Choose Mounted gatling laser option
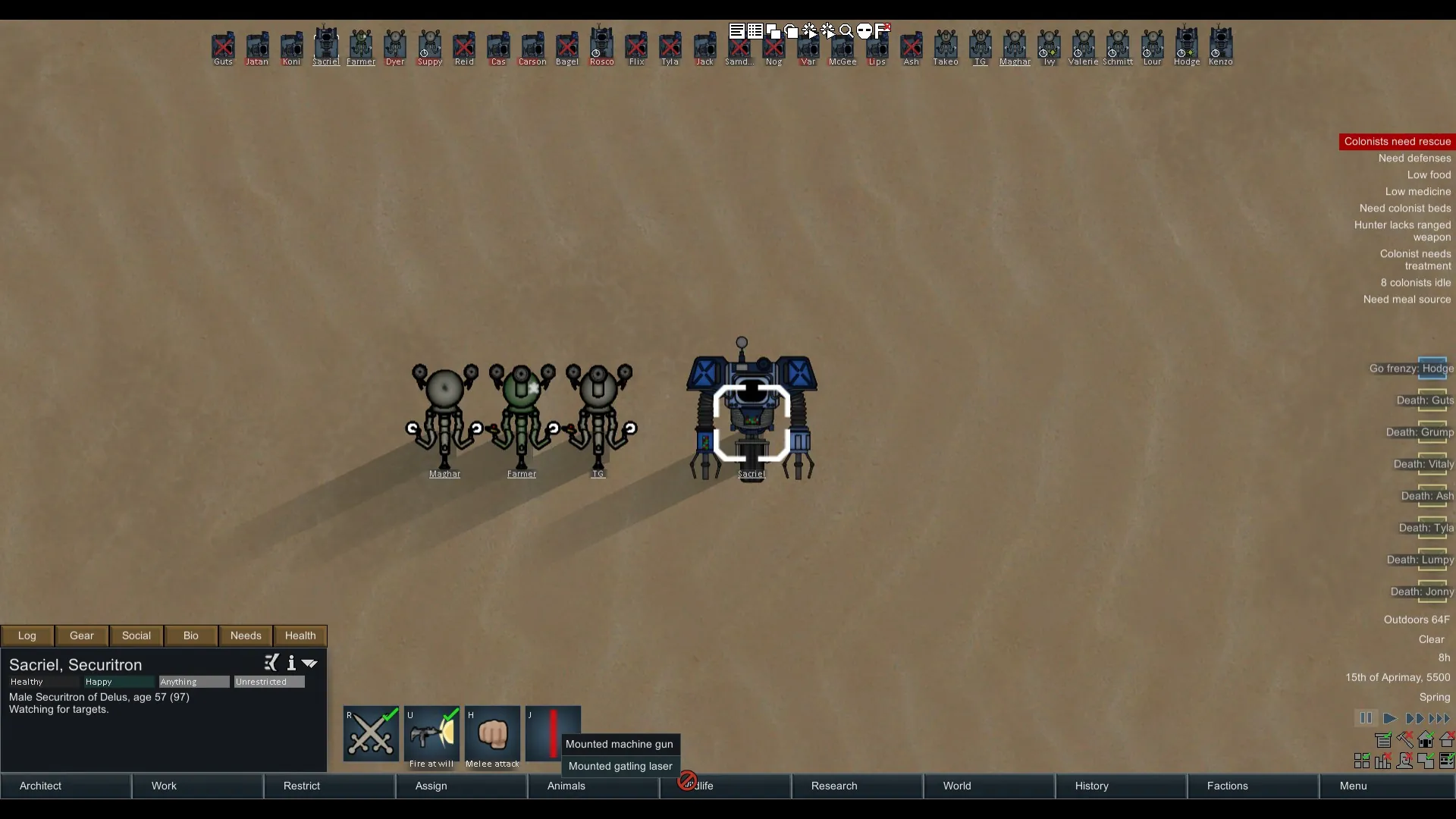This screenshot has height=819, width=1456. (x=620, y=766)
